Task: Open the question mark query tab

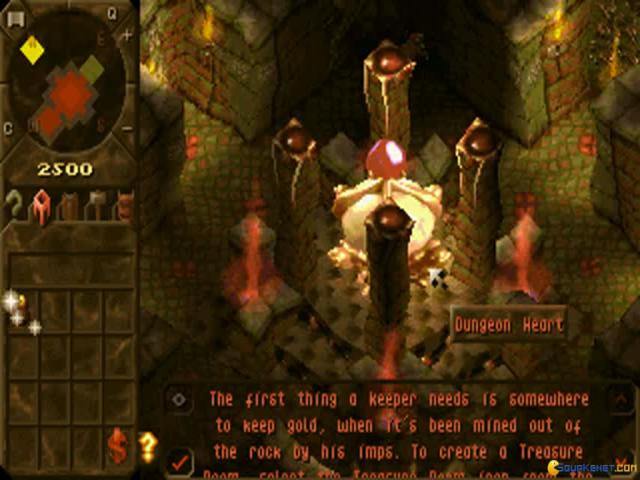Action: point(16,206)
